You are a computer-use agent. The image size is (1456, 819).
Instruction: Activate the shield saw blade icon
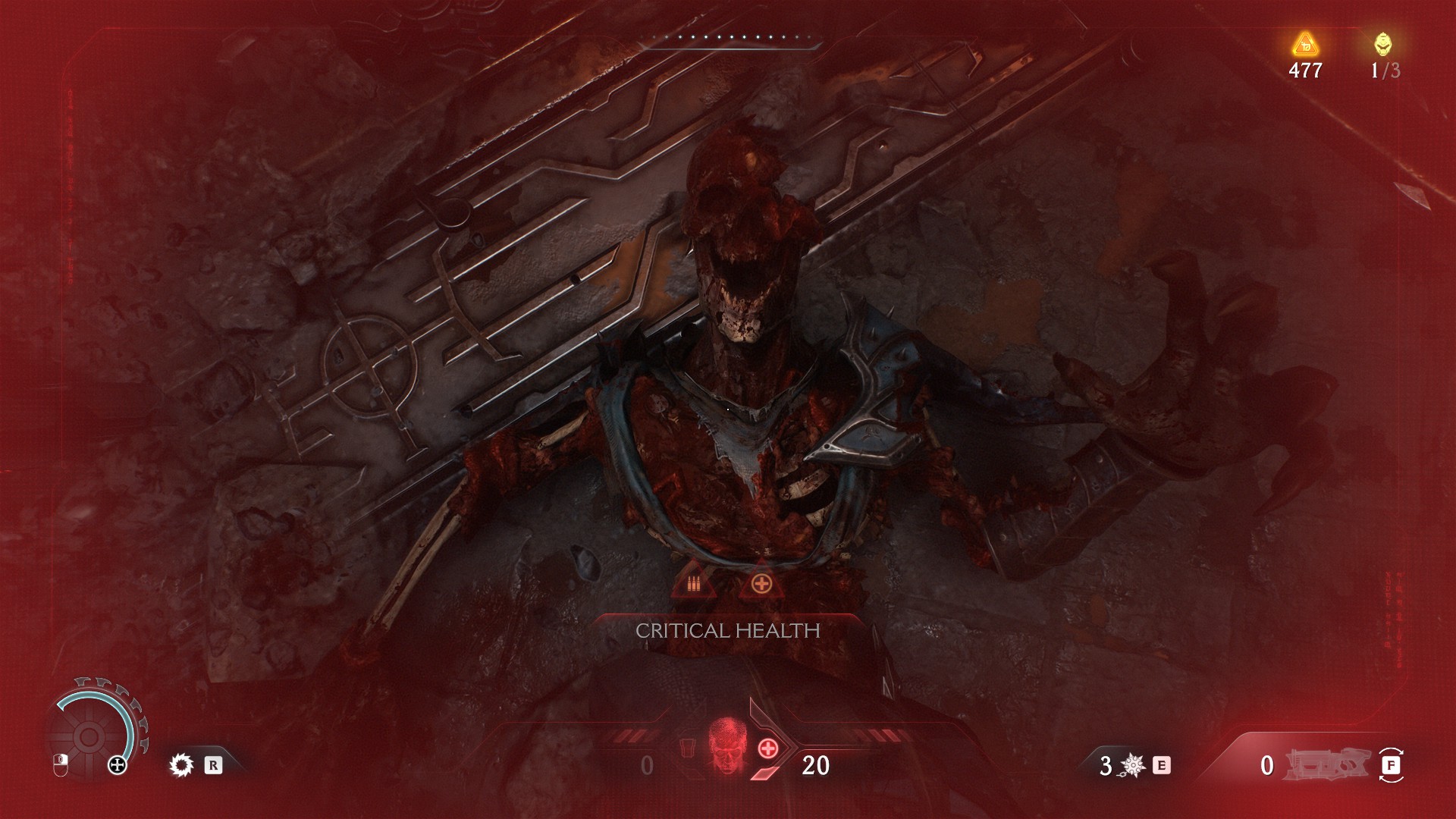pos(181,765)
